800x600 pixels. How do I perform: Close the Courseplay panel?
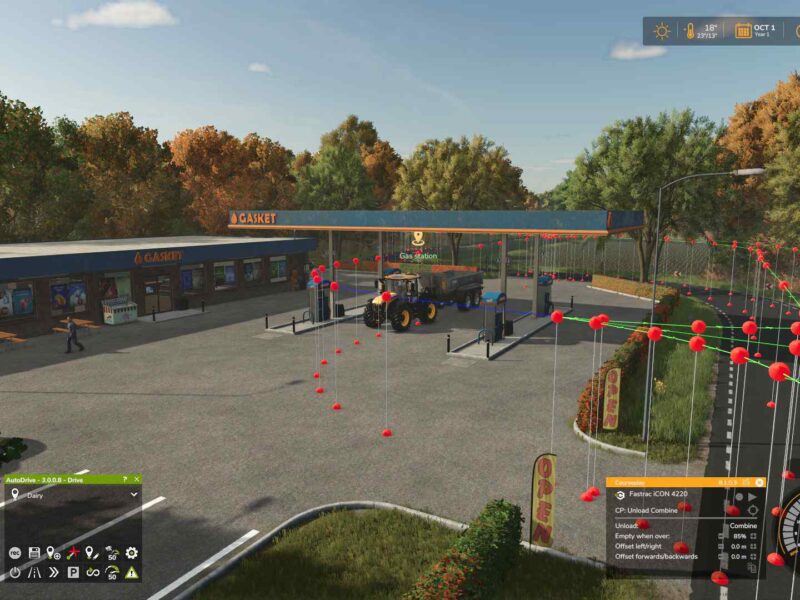759,482
